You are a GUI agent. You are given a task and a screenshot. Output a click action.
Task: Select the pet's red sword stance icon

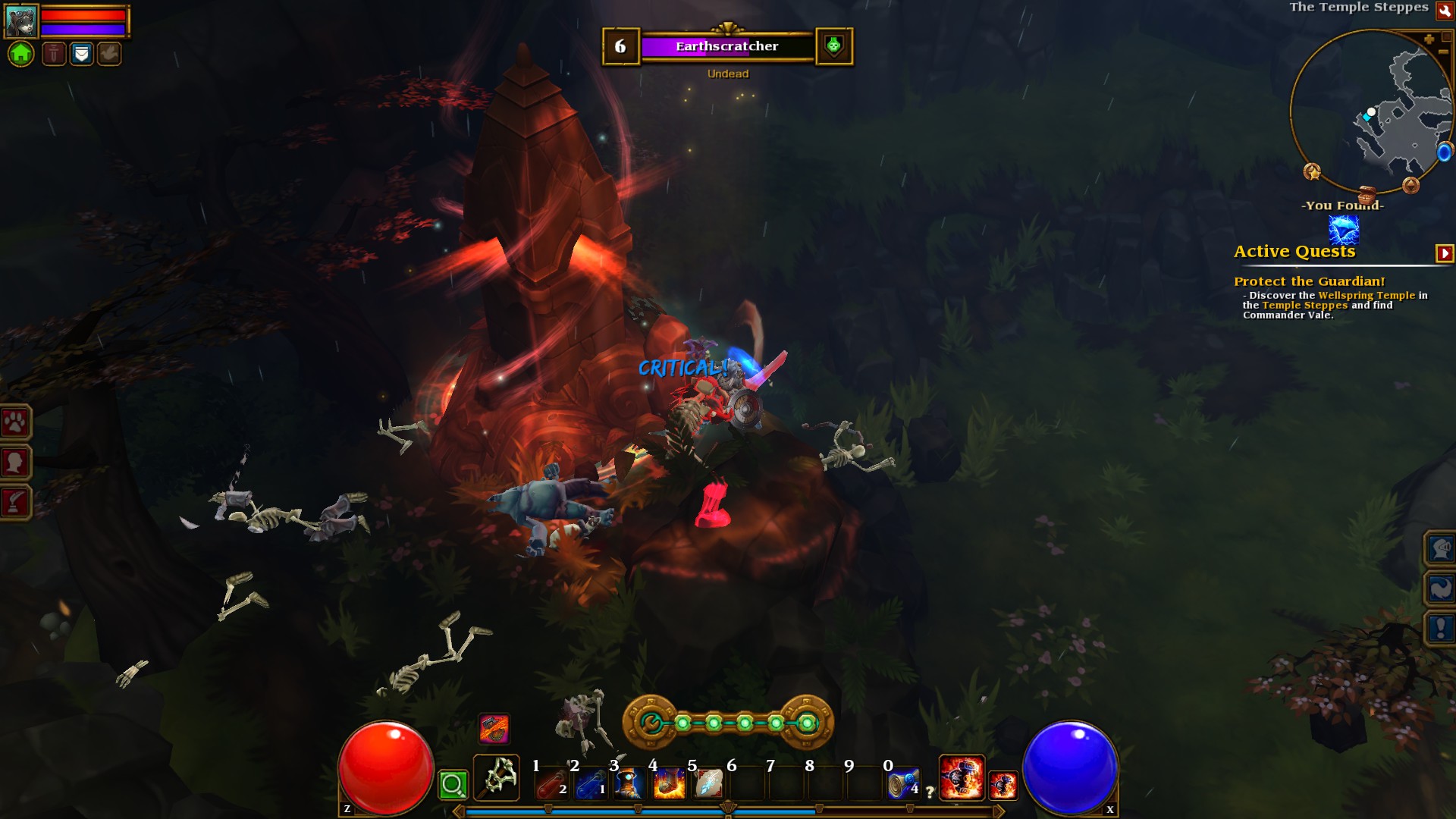coord(54,54)
